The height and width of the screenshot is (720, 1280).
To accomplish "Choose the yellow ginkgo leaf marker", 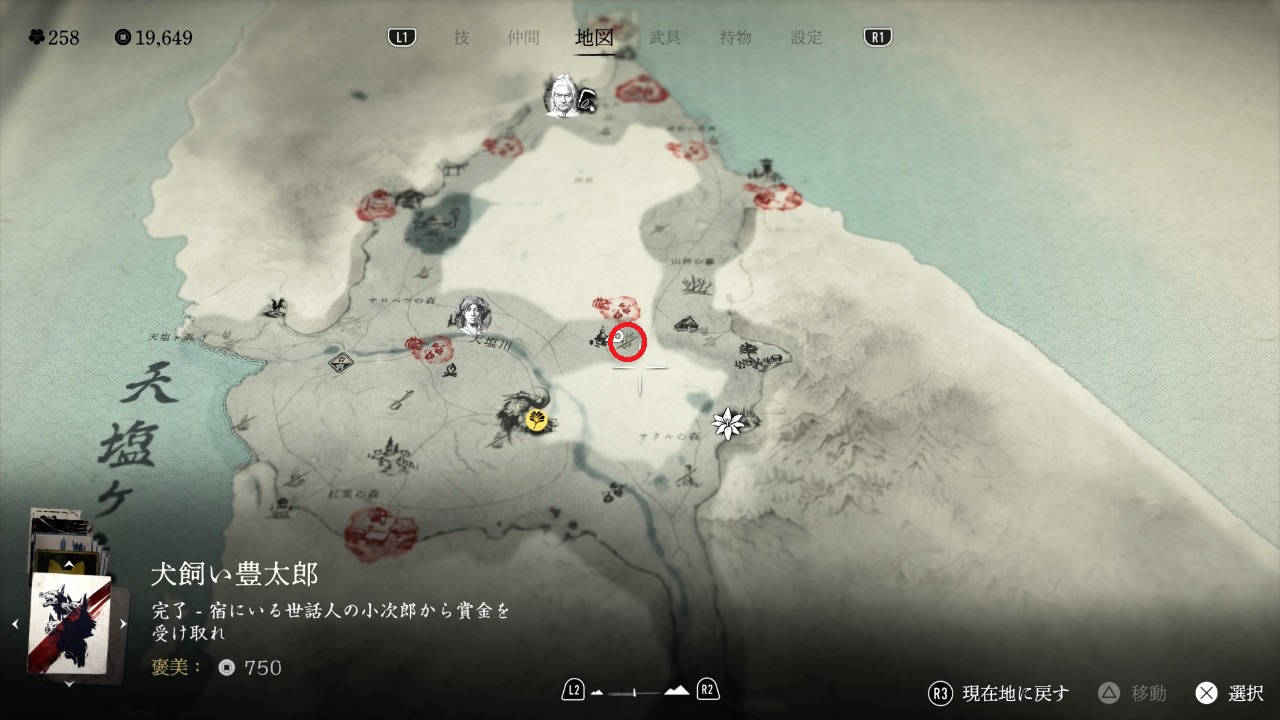I will click(537, 421).
